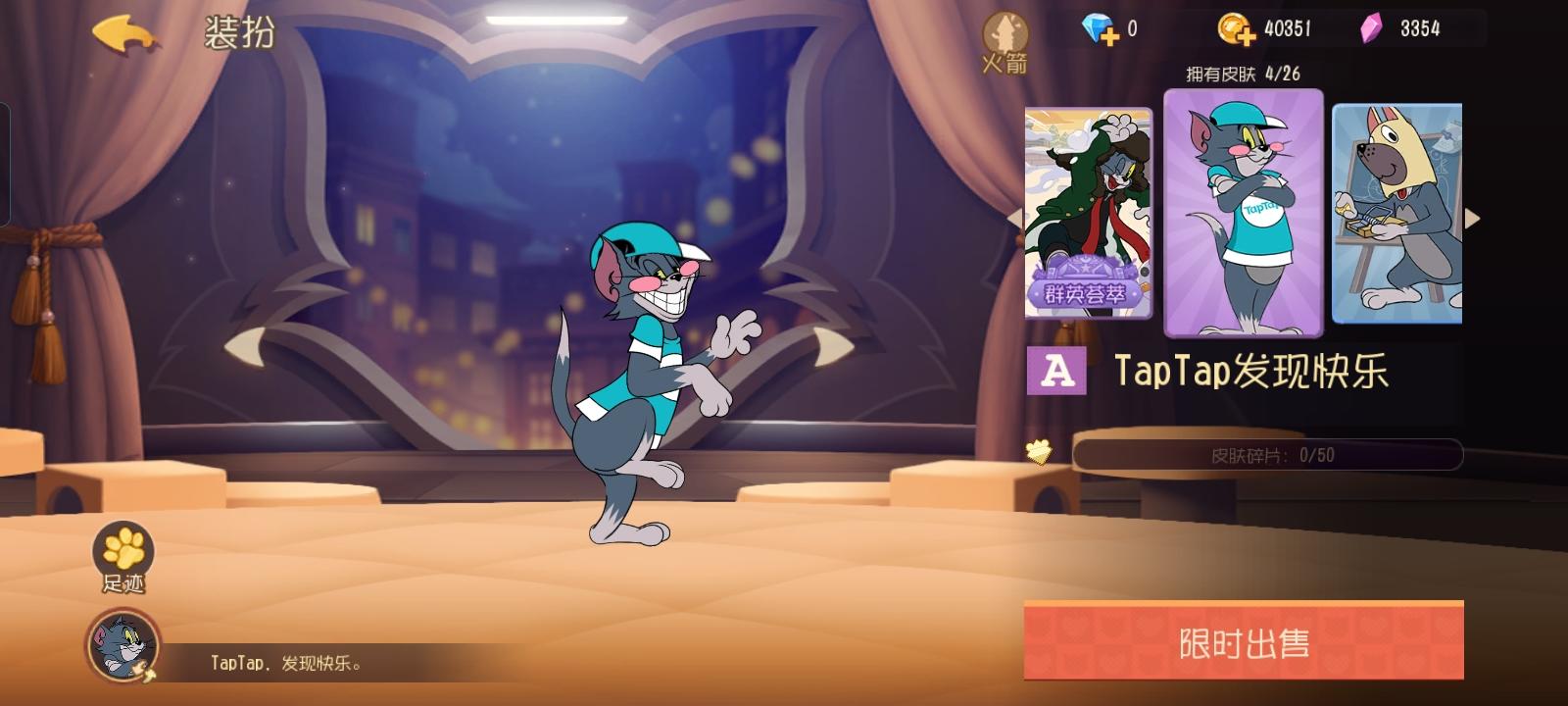Click the skin fragment ticket icon
Viewport: 1568px width, 706px height.
pyautogui.click(x=1039, y=450)
